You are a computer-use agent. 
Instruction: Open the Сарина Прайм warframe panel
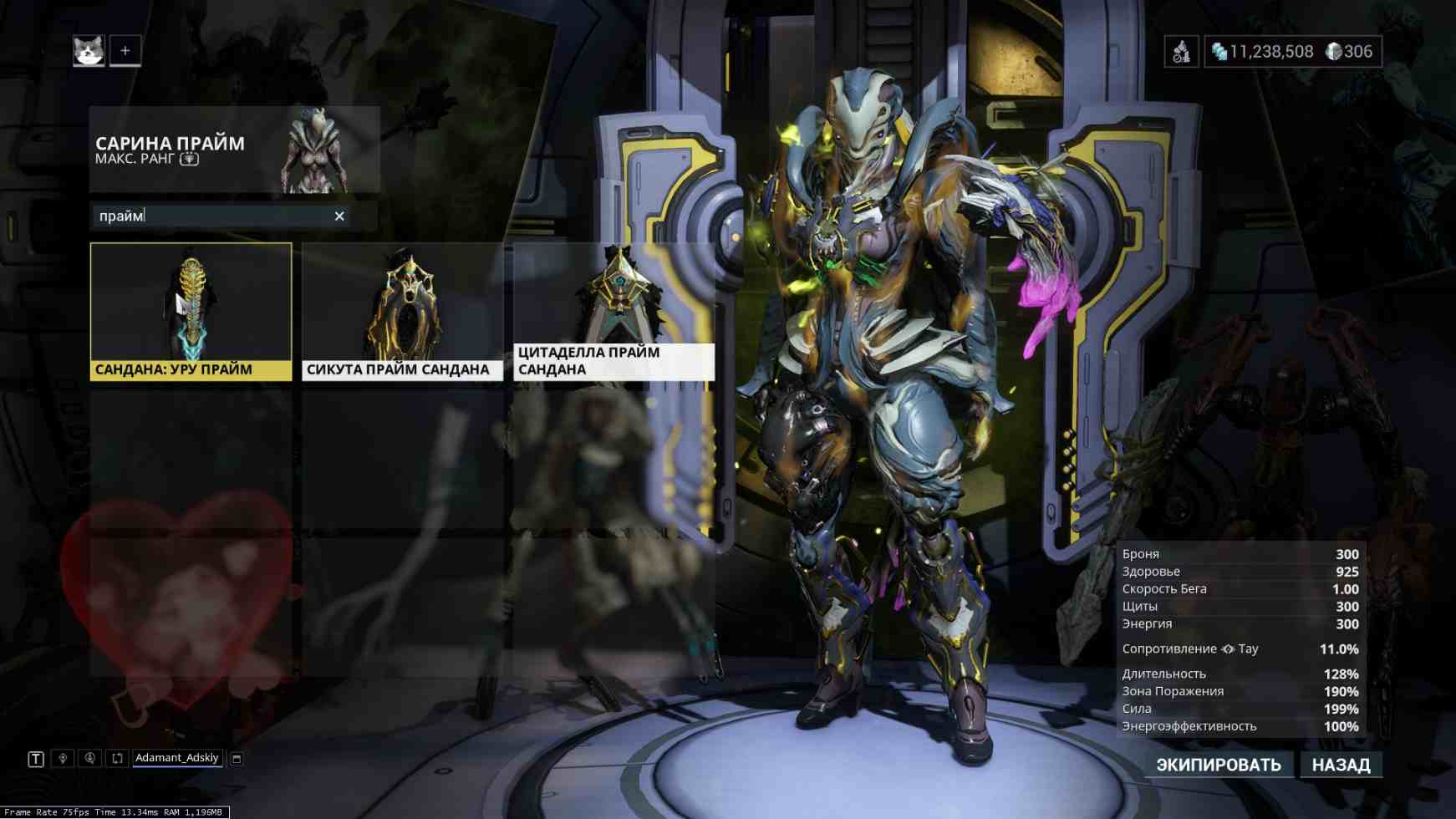click(x=234, y=150)
